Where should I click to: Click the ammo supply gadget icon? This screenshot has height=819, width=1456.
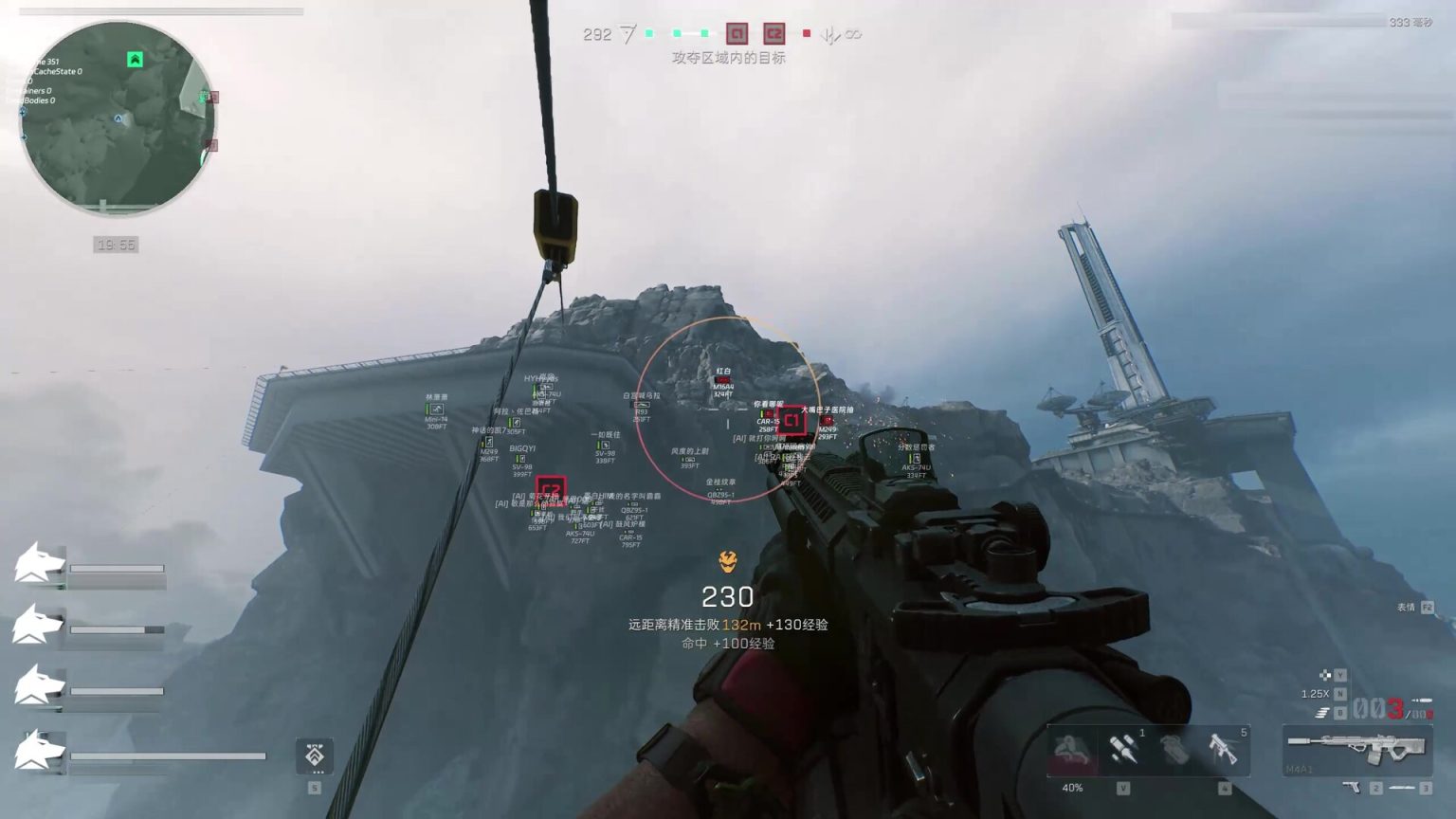click(x=1124, y=749)
